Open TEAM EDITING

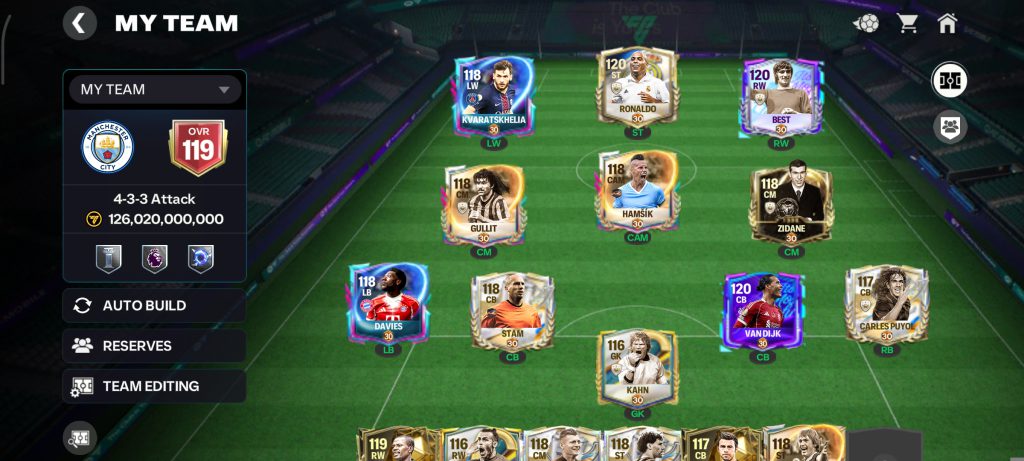154,386
